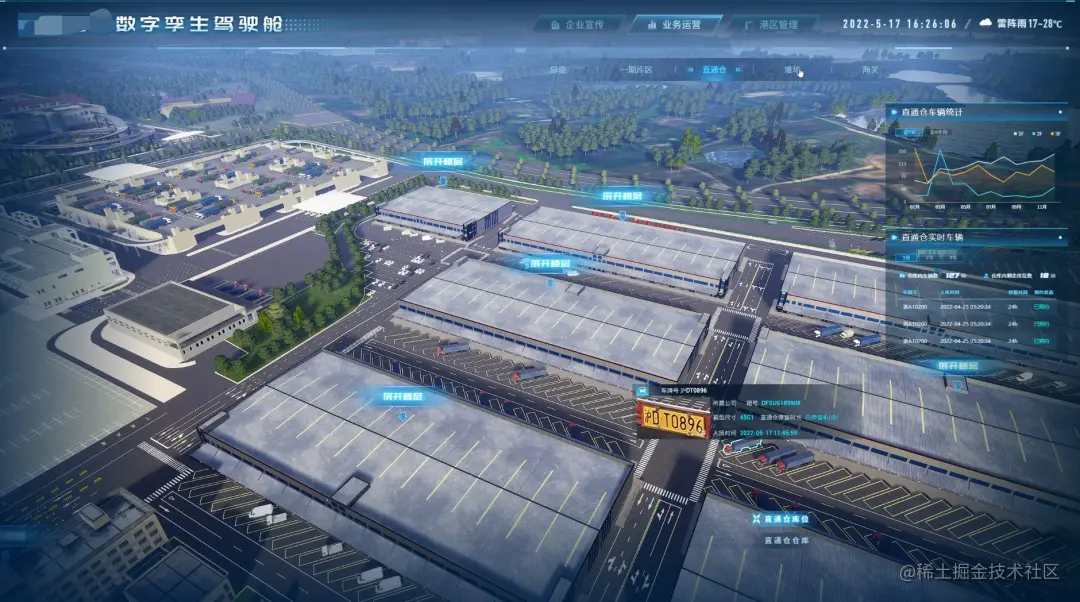Show the 总览 overview view

point(558,70)
